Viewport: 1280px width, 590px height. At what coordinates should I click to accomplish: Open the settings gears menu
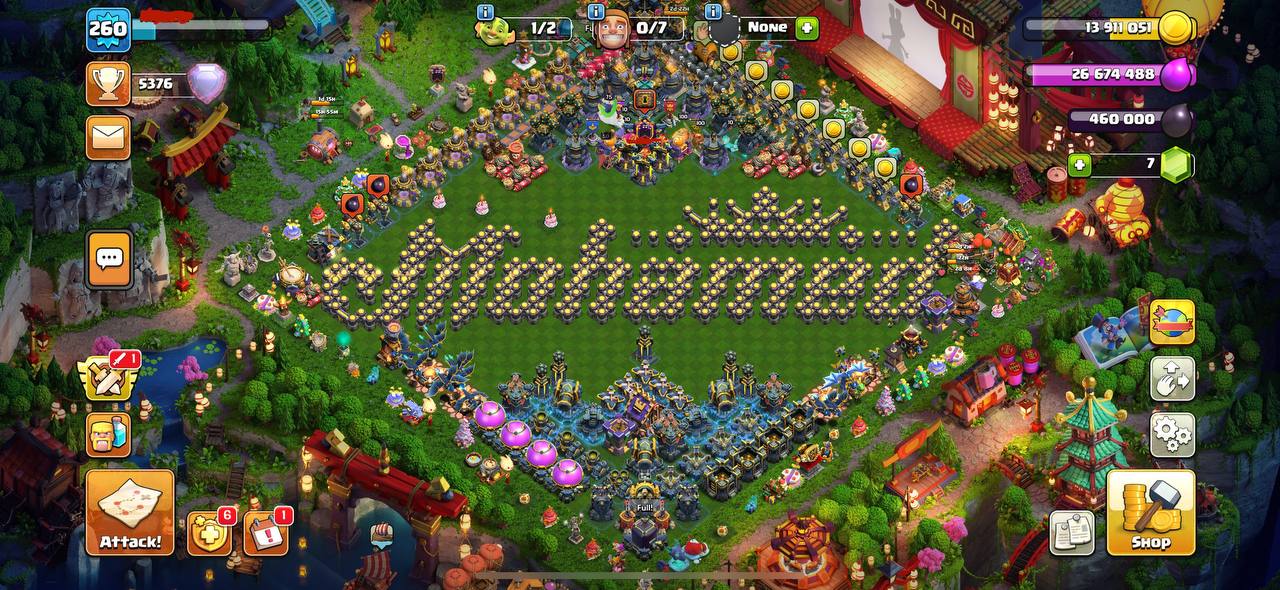click(x=1172, y=434)
